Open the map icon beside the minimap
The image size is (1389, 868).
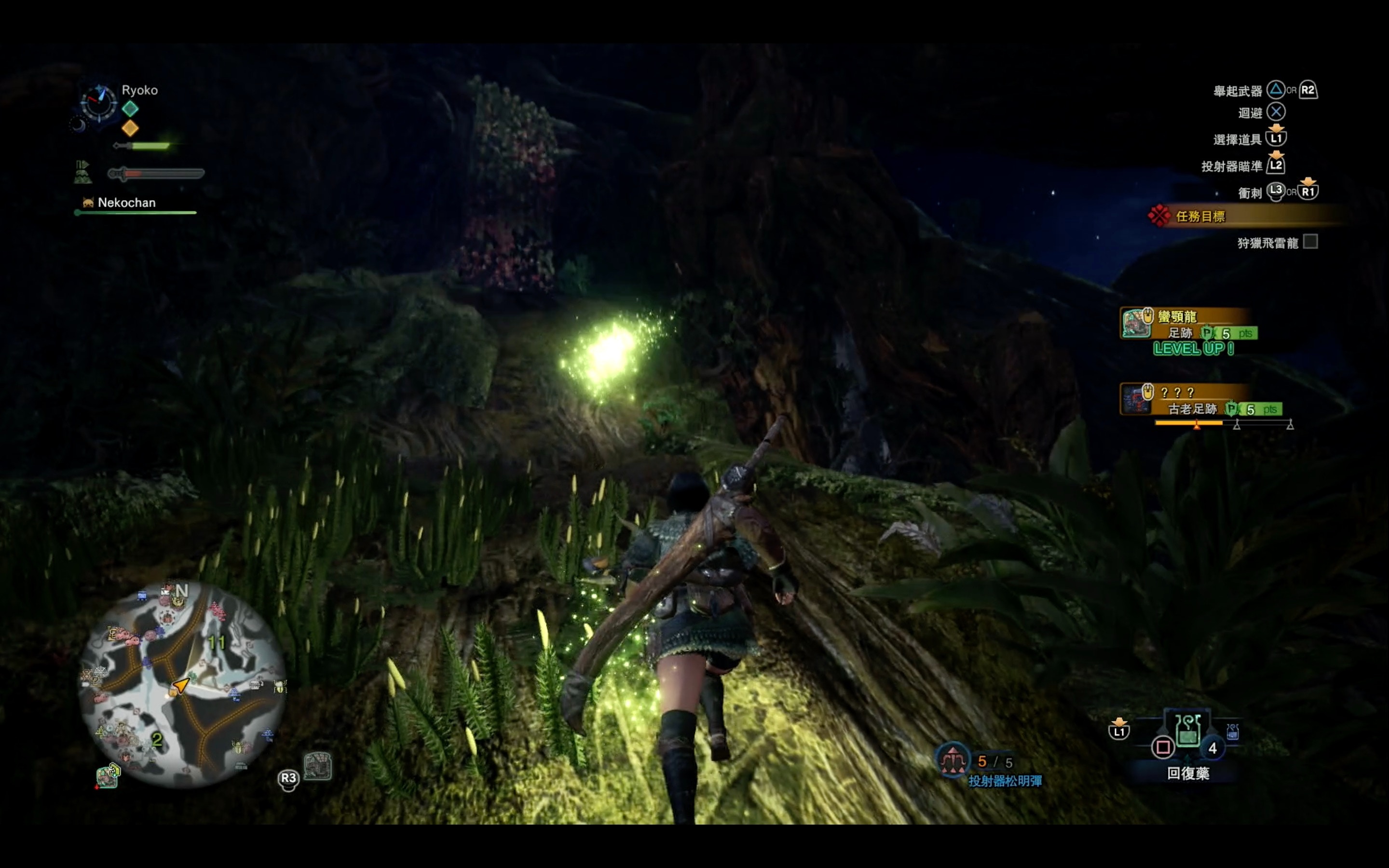click(x=317, y=766)
